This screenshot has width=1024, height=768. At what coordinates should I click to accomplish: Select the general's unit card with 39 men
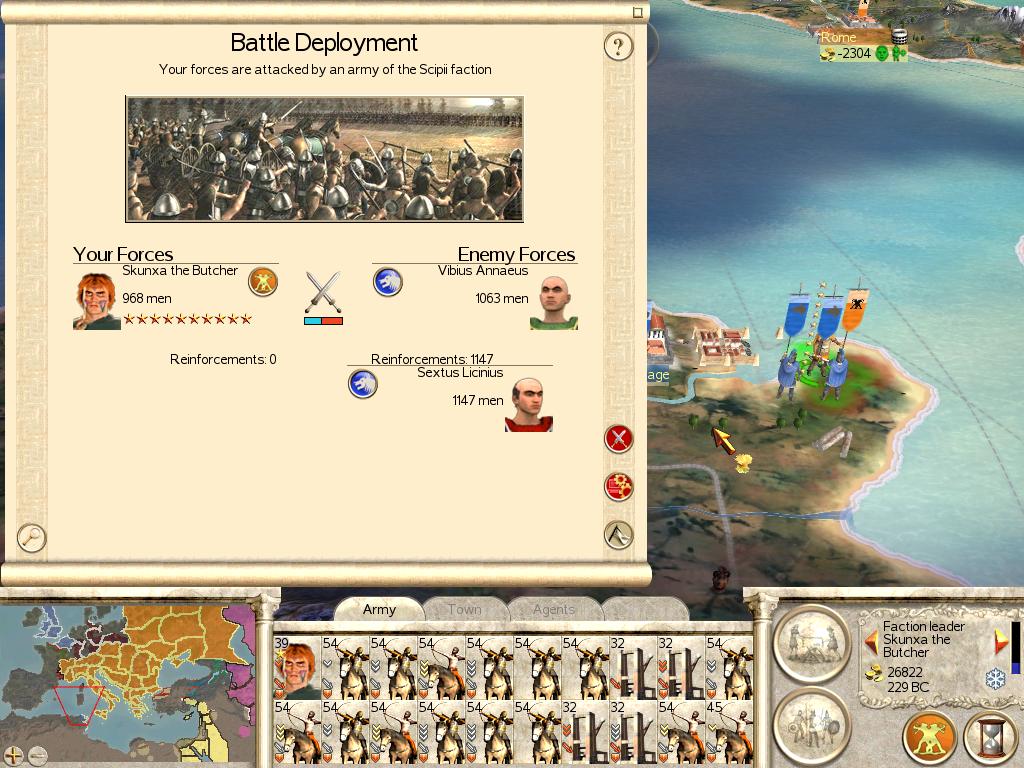point(297,667)
